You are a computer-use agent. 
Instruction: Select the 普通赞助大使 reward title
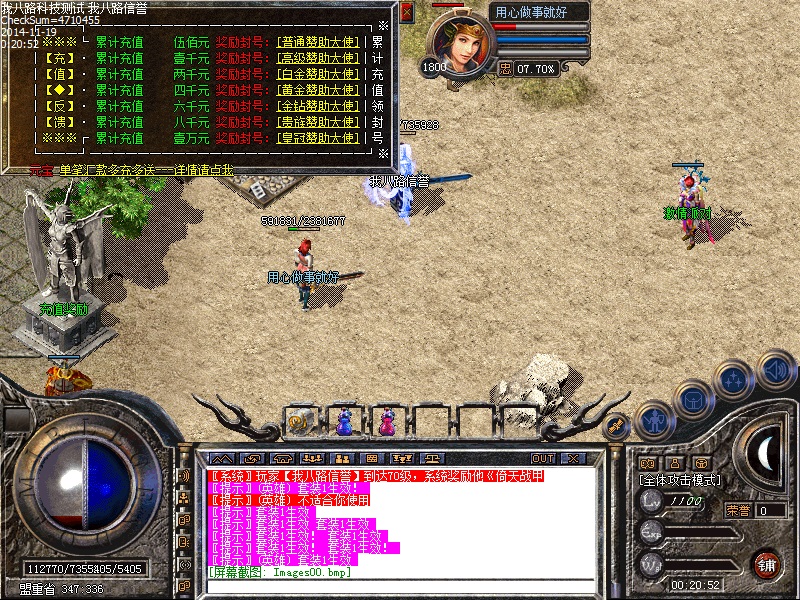317,43
